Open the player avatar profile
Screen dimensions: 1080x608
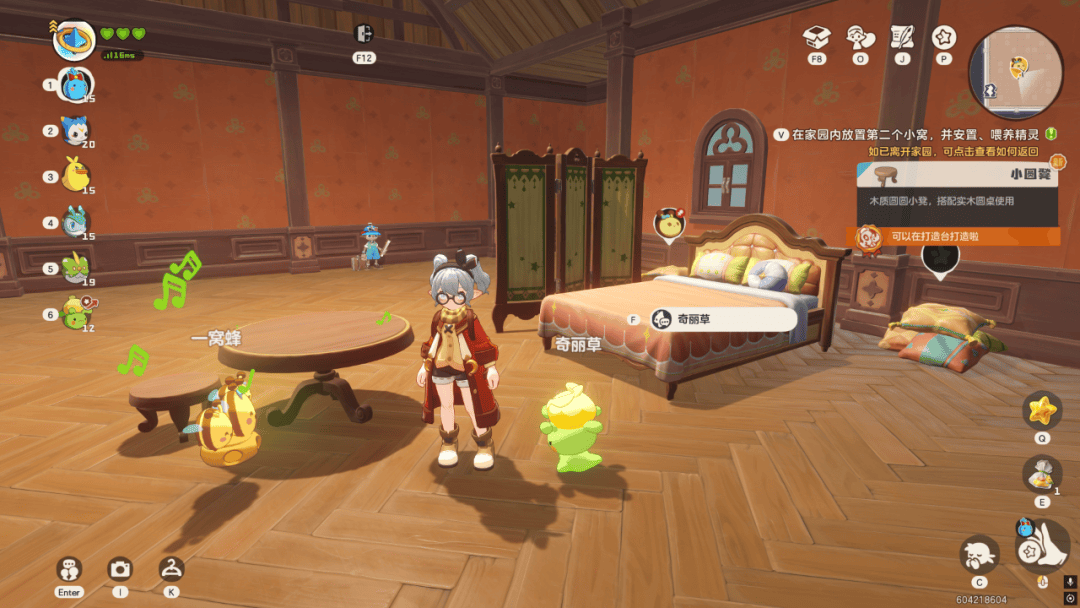(x=73, y=39)
